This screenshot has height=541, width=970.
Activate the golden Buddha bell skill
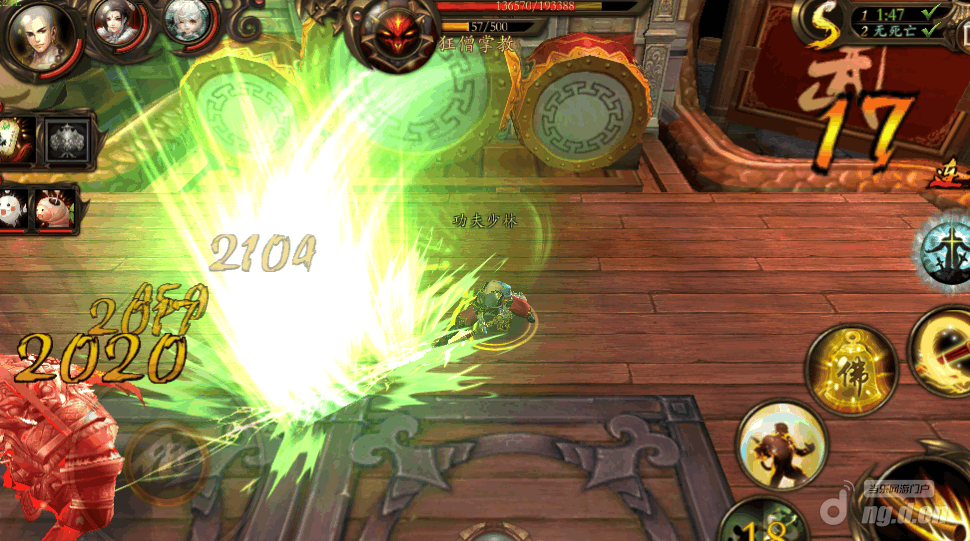pos(851,369)
